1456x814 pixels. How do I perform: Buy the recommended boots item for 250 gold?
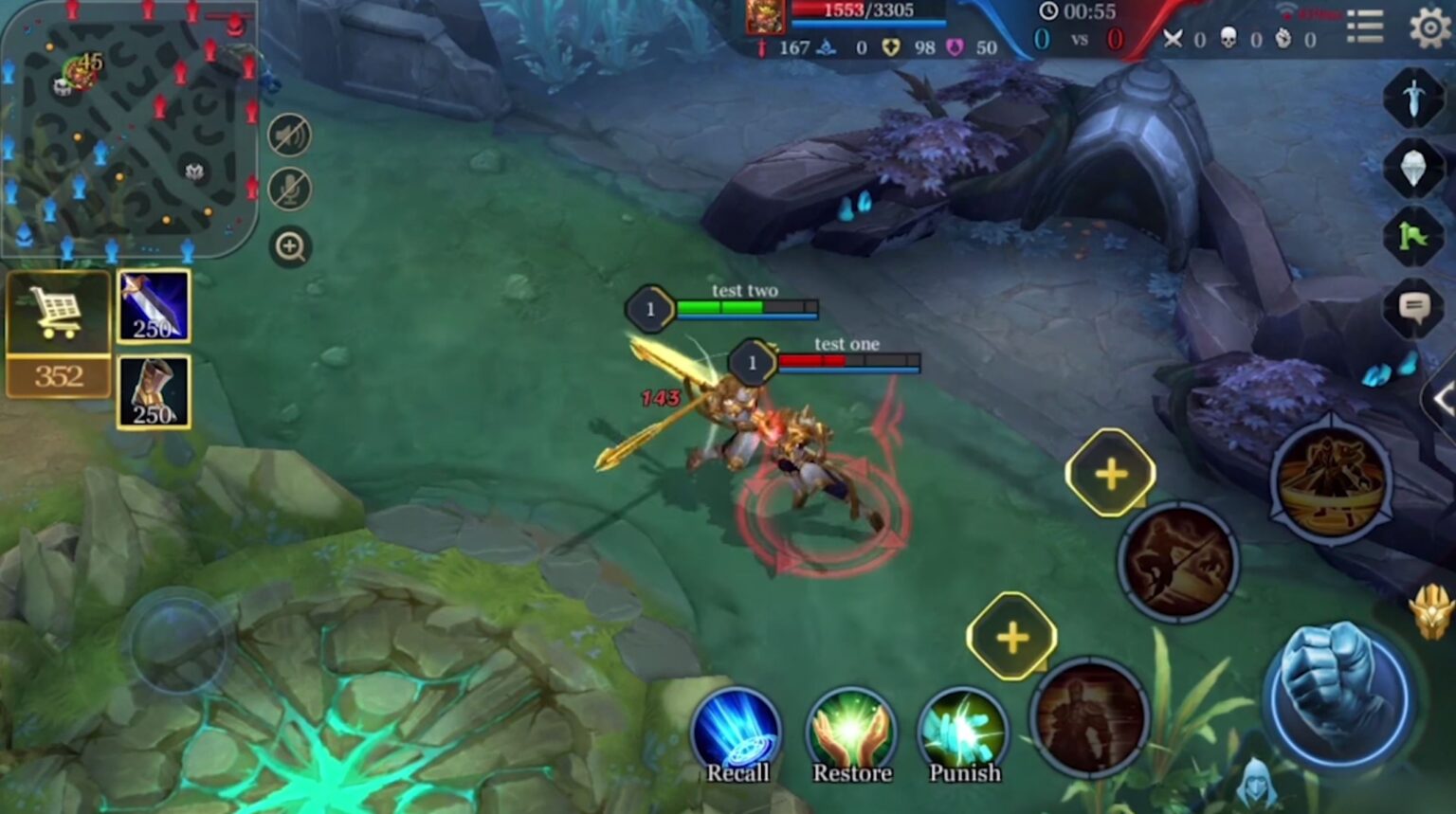pyautogui.click(x=154, y=390)
